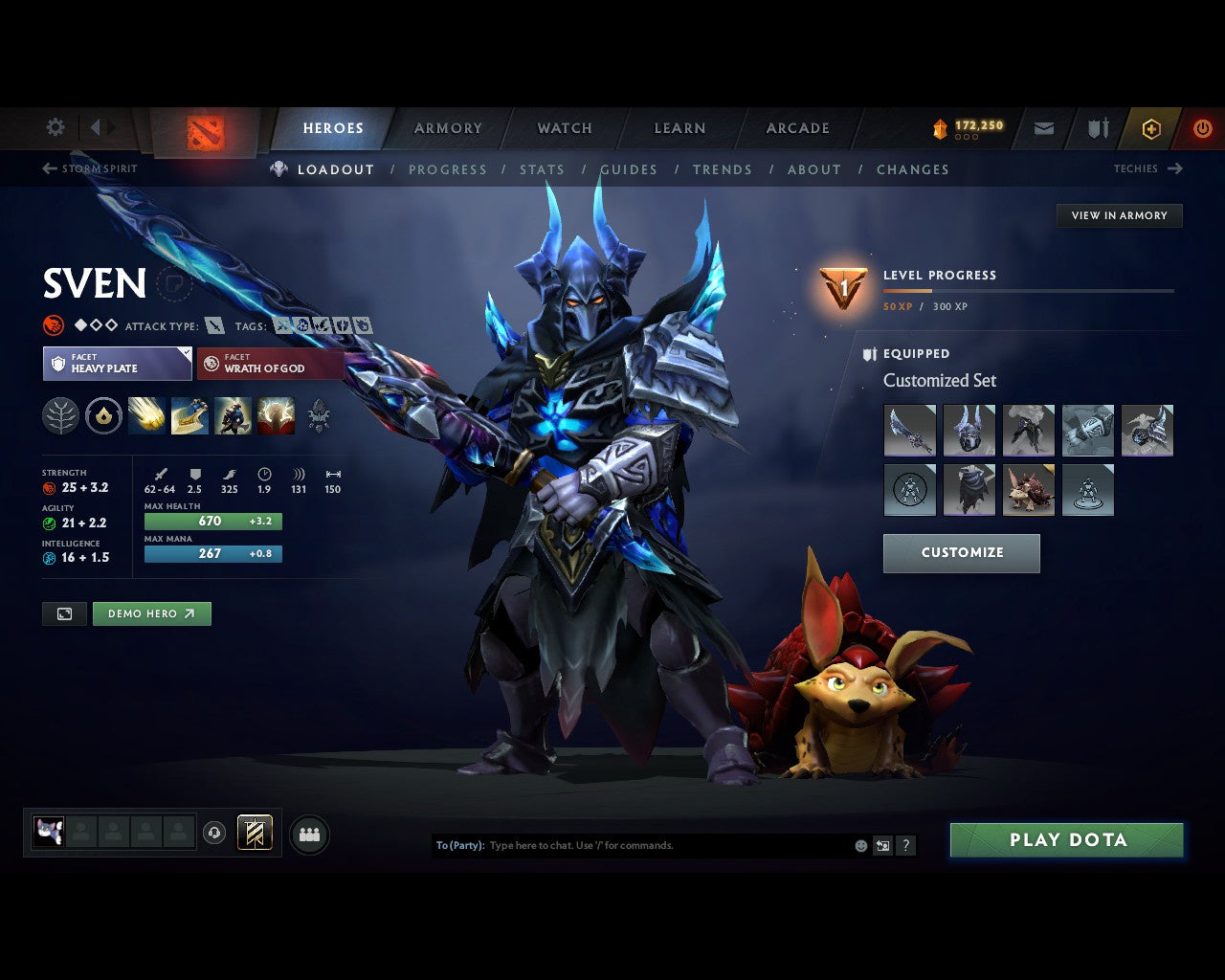Image resolution: width=1225 pixels, height=980 pixels.
Task: Open the party finder group icon
Action: click(309, 833)
